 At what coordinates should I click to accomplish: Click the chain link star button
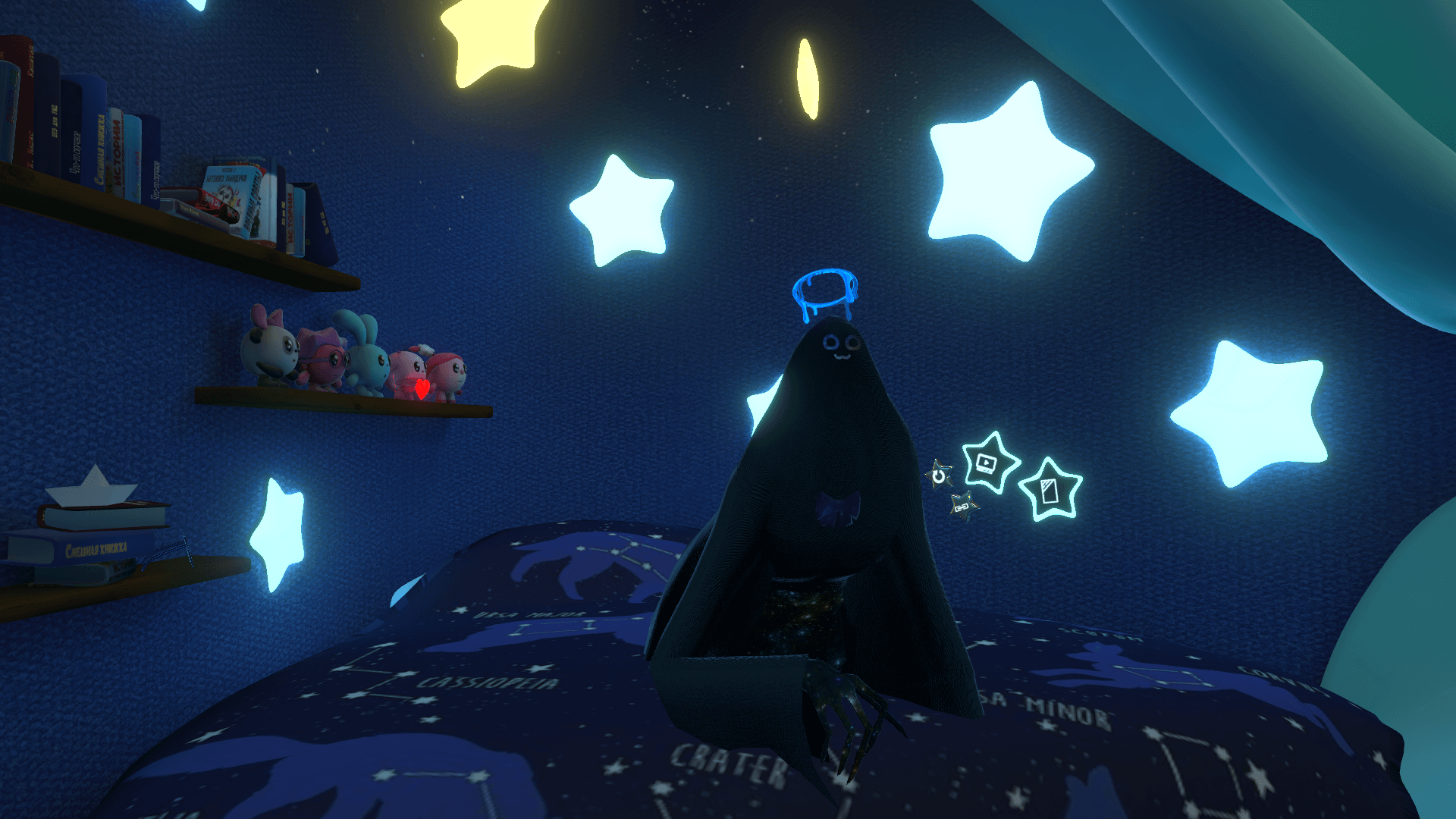[962, 506]
